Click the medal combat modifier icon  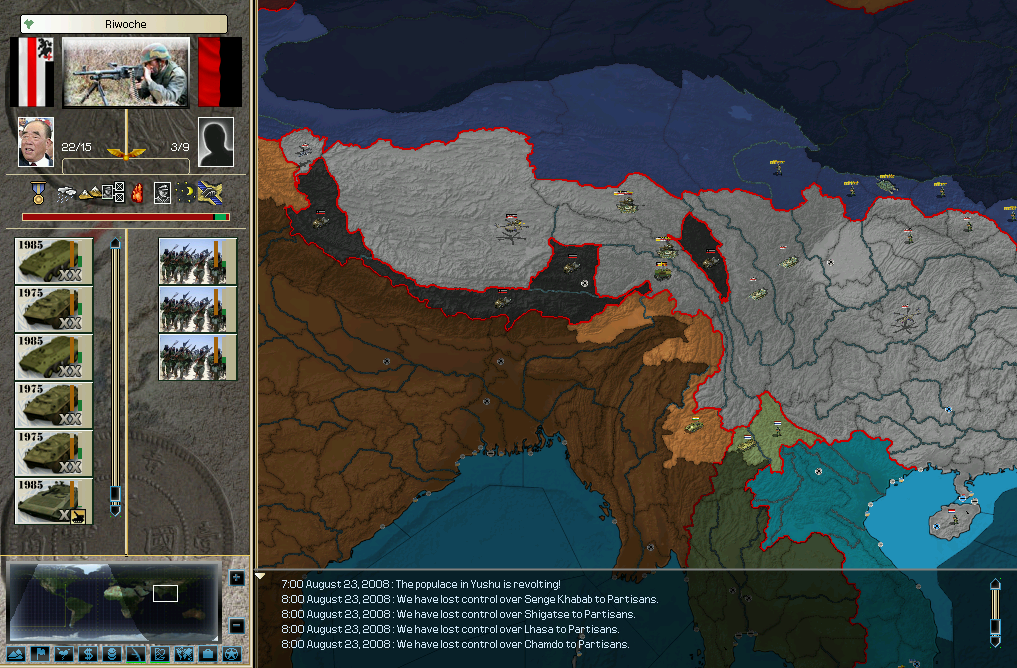click(39, 191)
